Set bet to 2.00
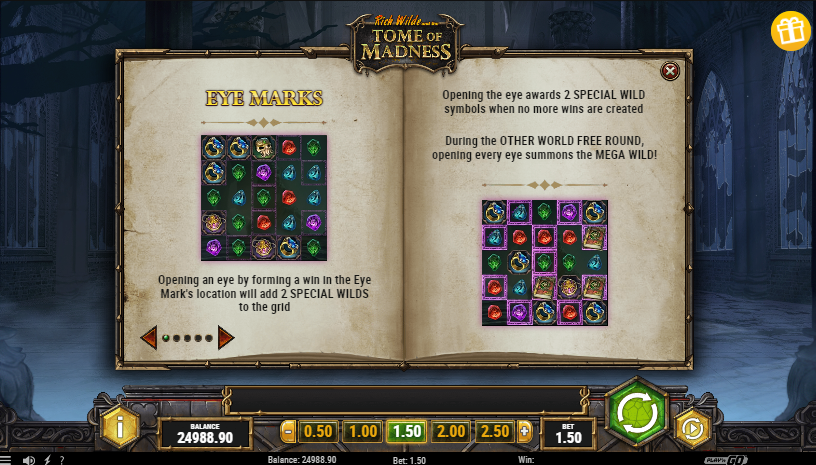The width and height of the screenshot is (816, 465). point(451,432)
